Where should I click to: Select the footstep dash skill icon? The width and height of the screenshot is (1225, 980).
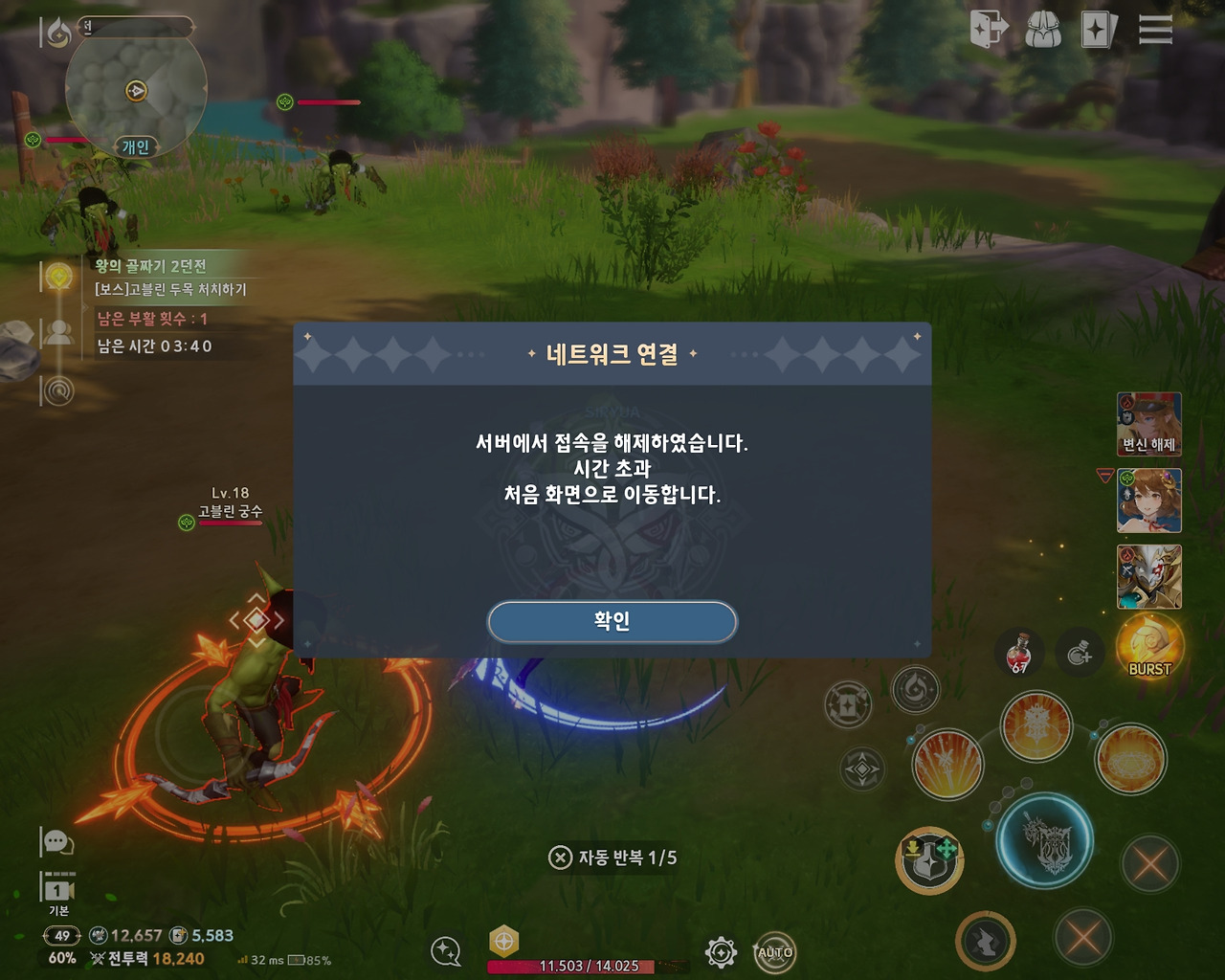point(986,939)
